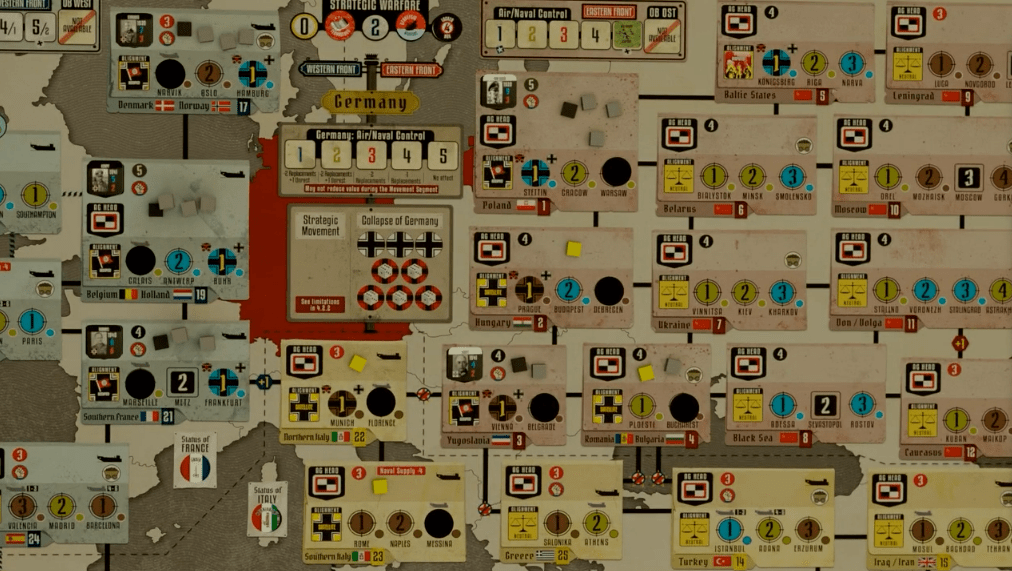Select the Istanbul space in Turkey
Image resolution: width=1012 pixels, height=571 pixels.
[x=729, y=529]
